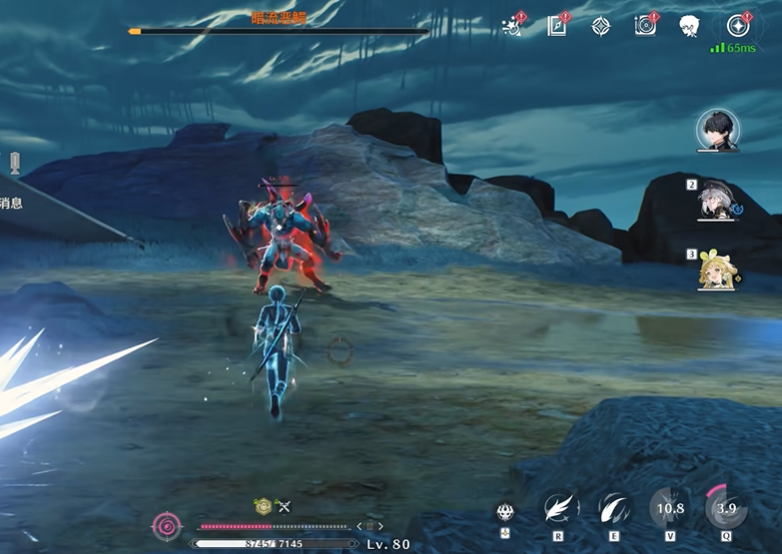The height and width of the screenshot is (554, 782).
Task: Switch to the blonde party member
Action: click(x=716, y=270)
